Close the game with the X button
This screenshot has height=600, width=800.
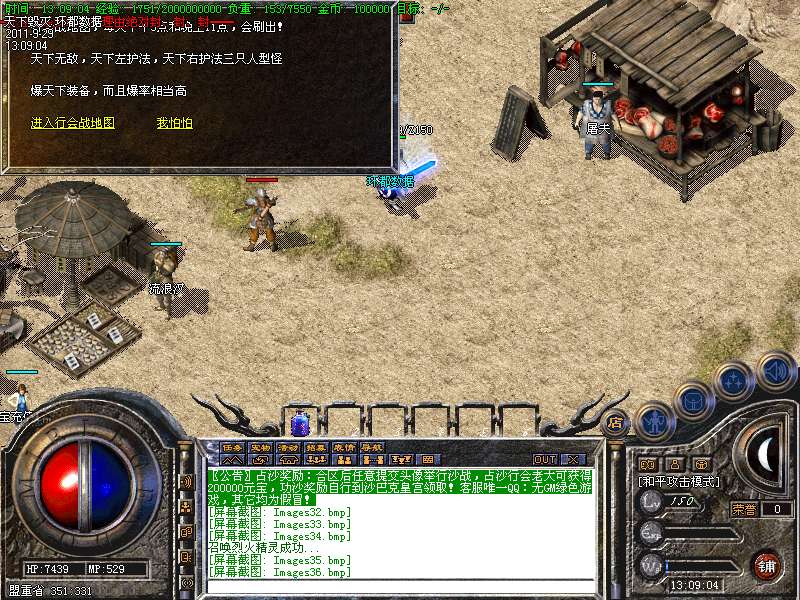point(573,459)
